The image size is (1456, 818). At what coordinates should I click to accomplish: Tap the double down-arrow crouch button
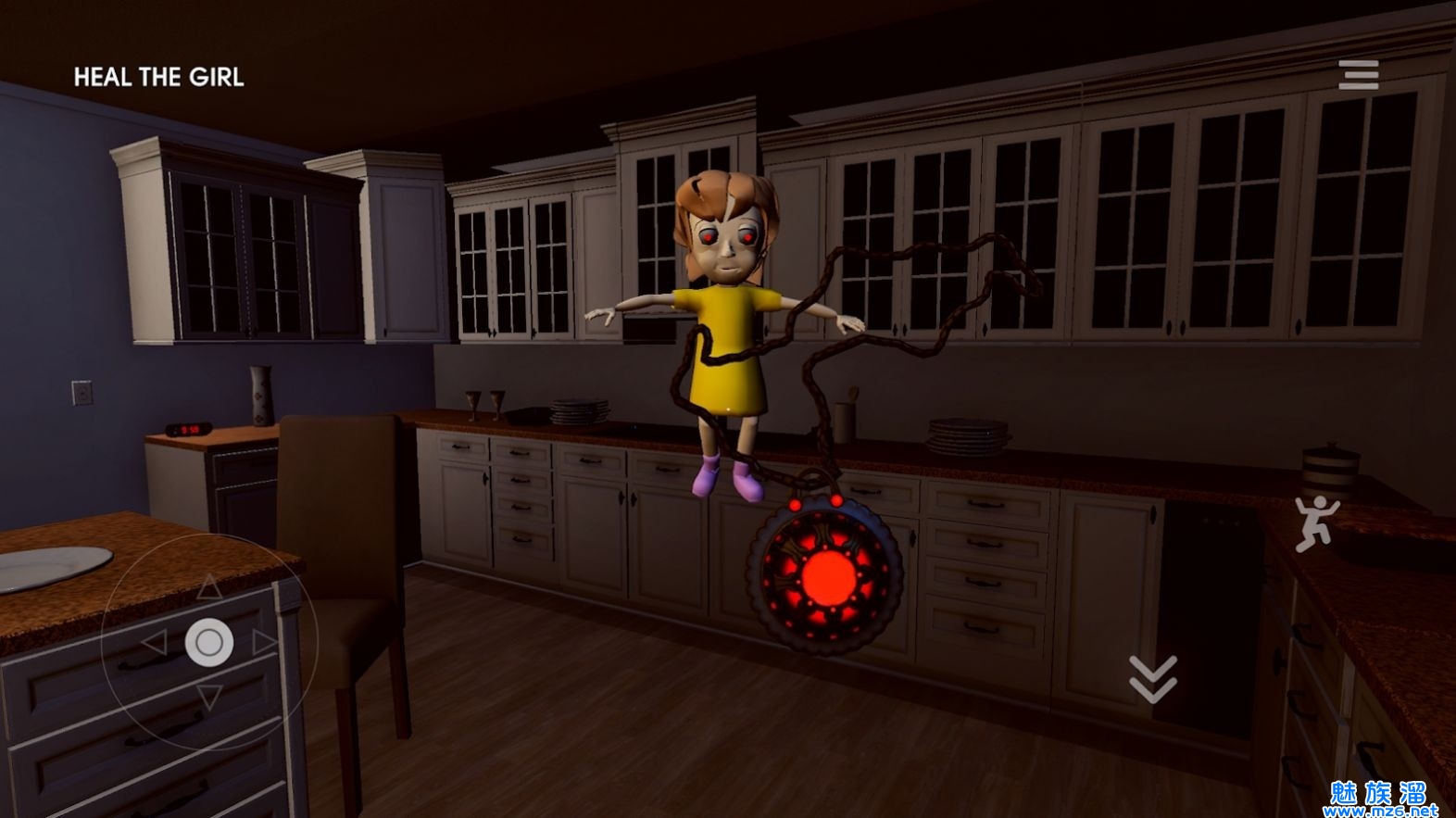(x=1153, y=677)
